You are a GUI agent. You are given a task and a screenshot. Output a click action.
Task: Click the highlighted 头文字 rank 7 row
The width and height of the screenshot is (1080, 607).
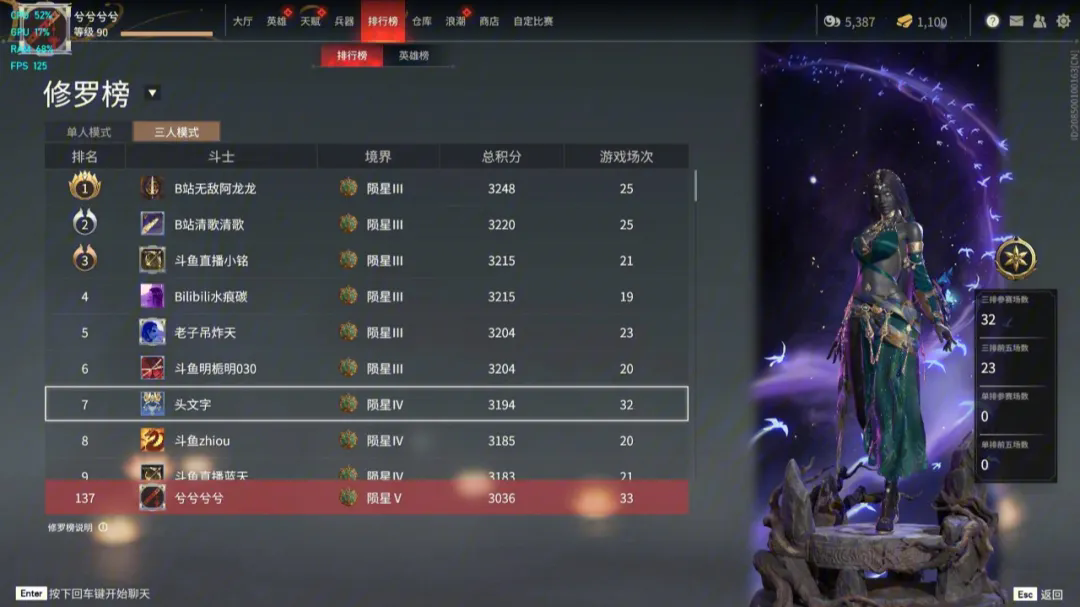click(x=366, y=404)
